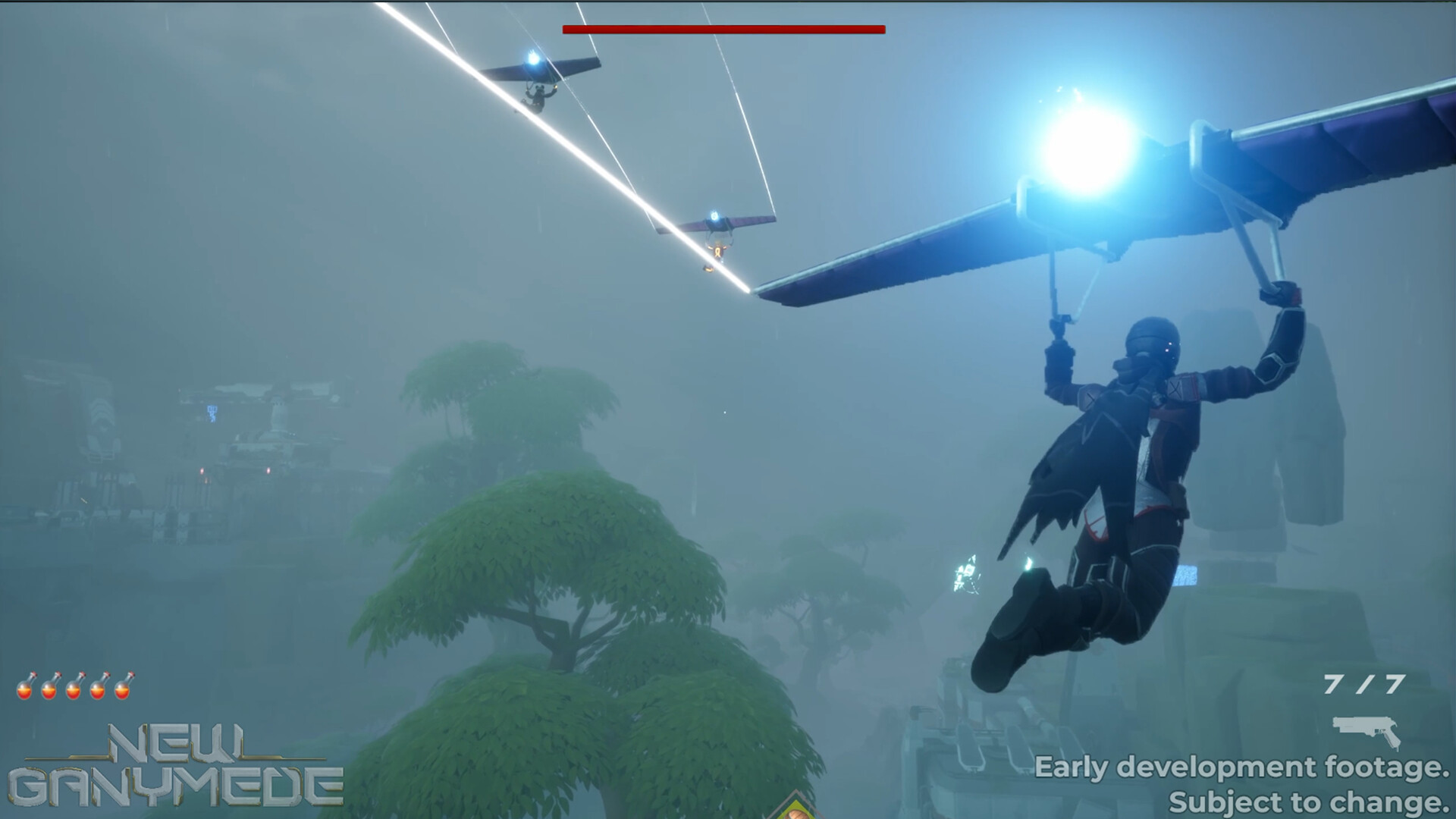Select the last potion flask on the right

(121, 690)
